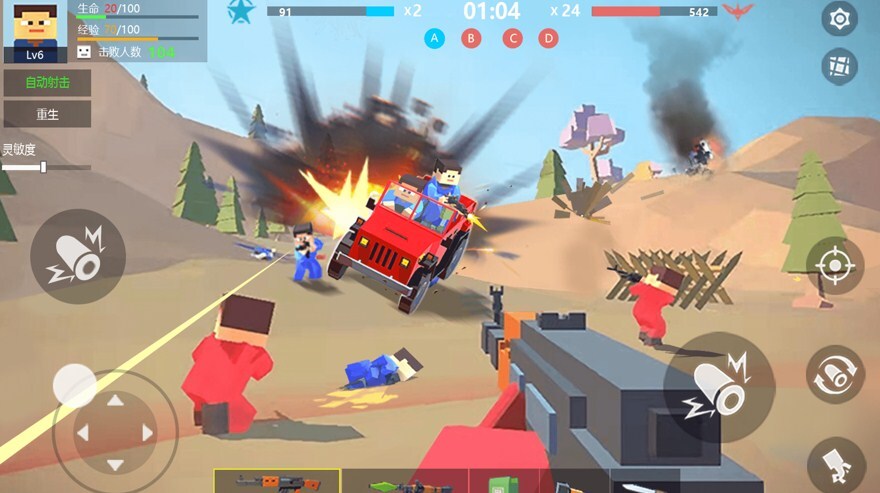Select capture point C marker
The height and width of the screenshot is (493, 880).
[x=512, y=39]
